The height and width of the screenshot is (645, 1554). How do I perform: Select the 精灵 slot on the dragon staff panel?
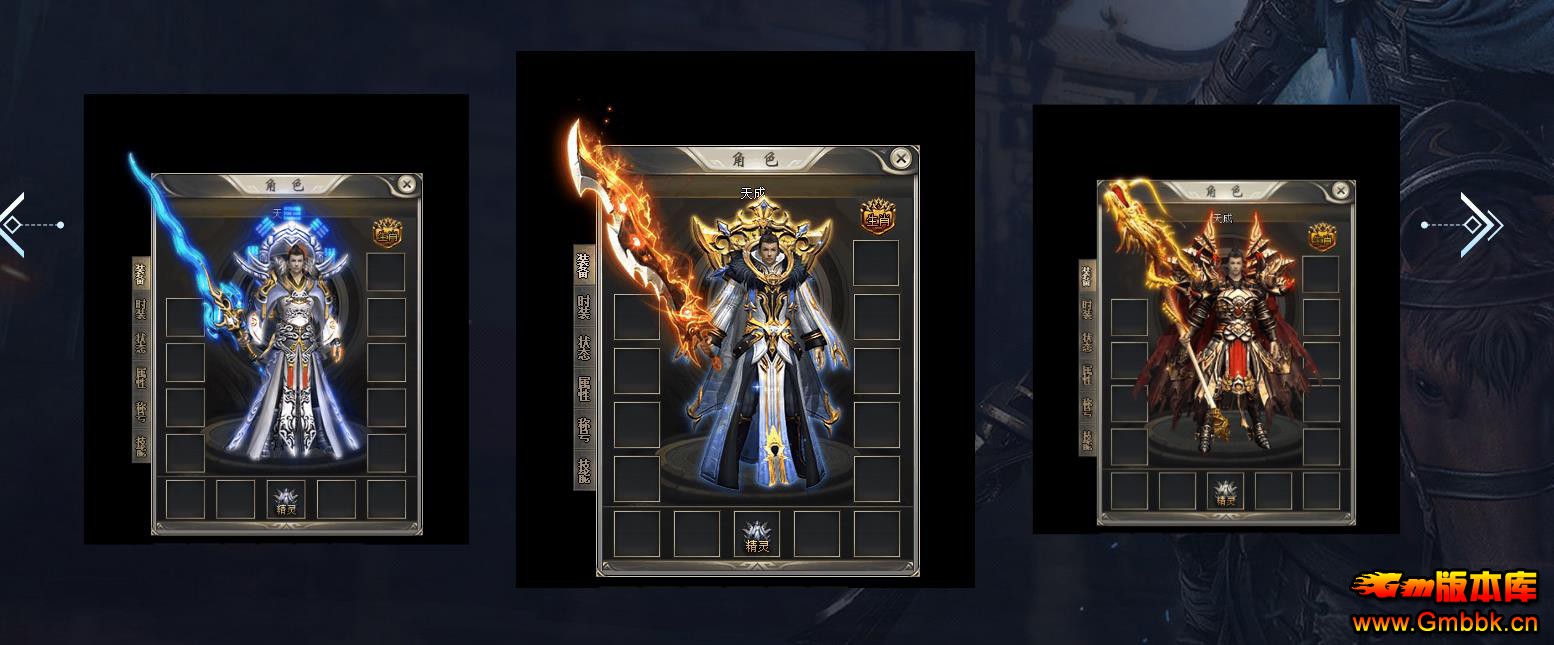[x=1225, y=491]
